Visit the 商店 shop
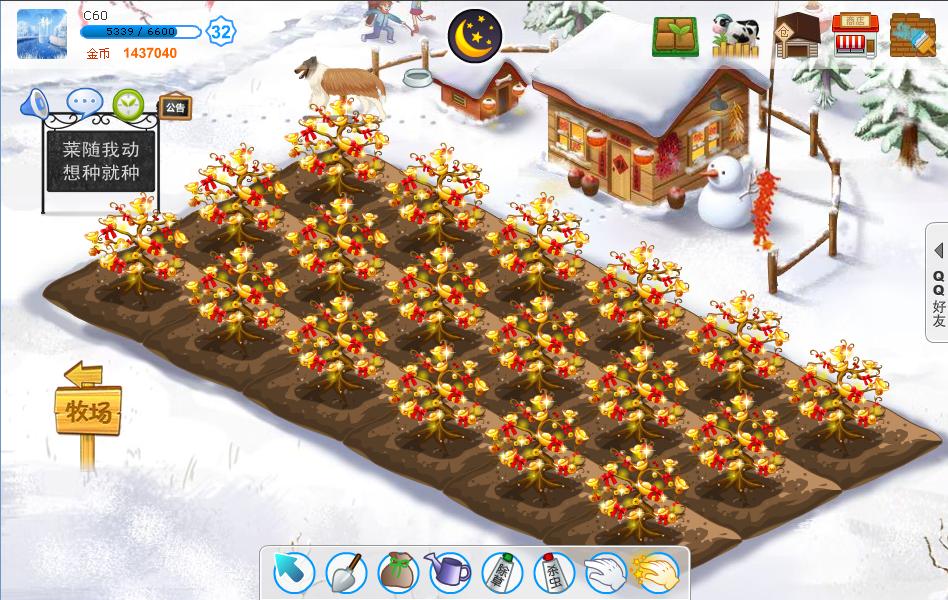 854,36
